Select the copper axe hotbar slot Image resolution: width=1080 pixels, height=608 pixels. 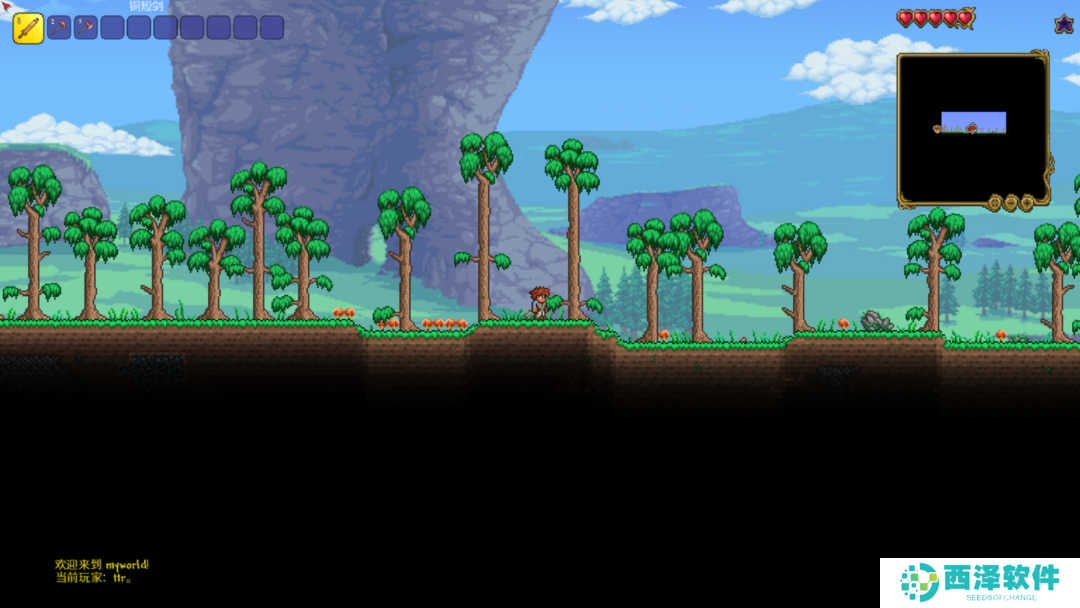click(86, 27)
